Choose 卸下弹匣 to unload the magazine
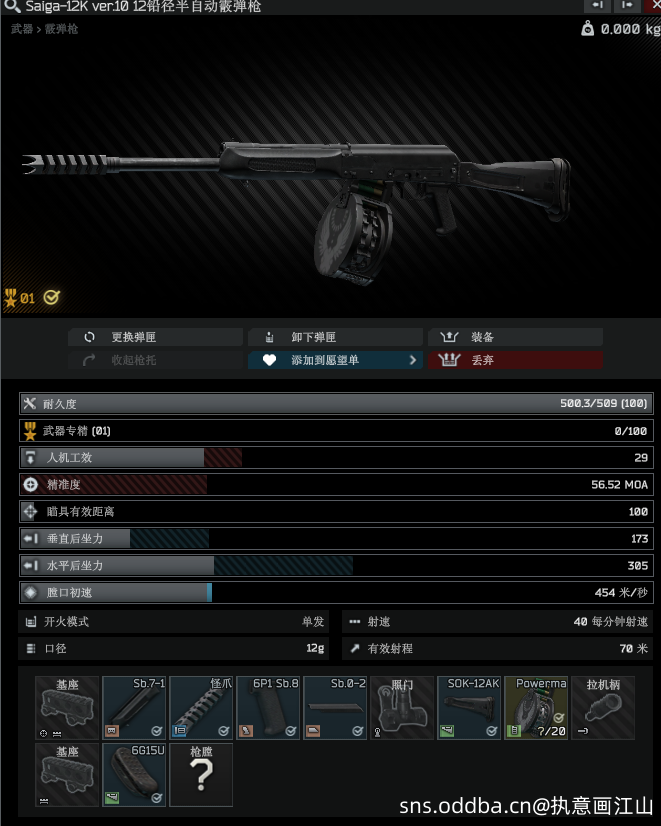 pyautogui.click(x=335, y=337)
